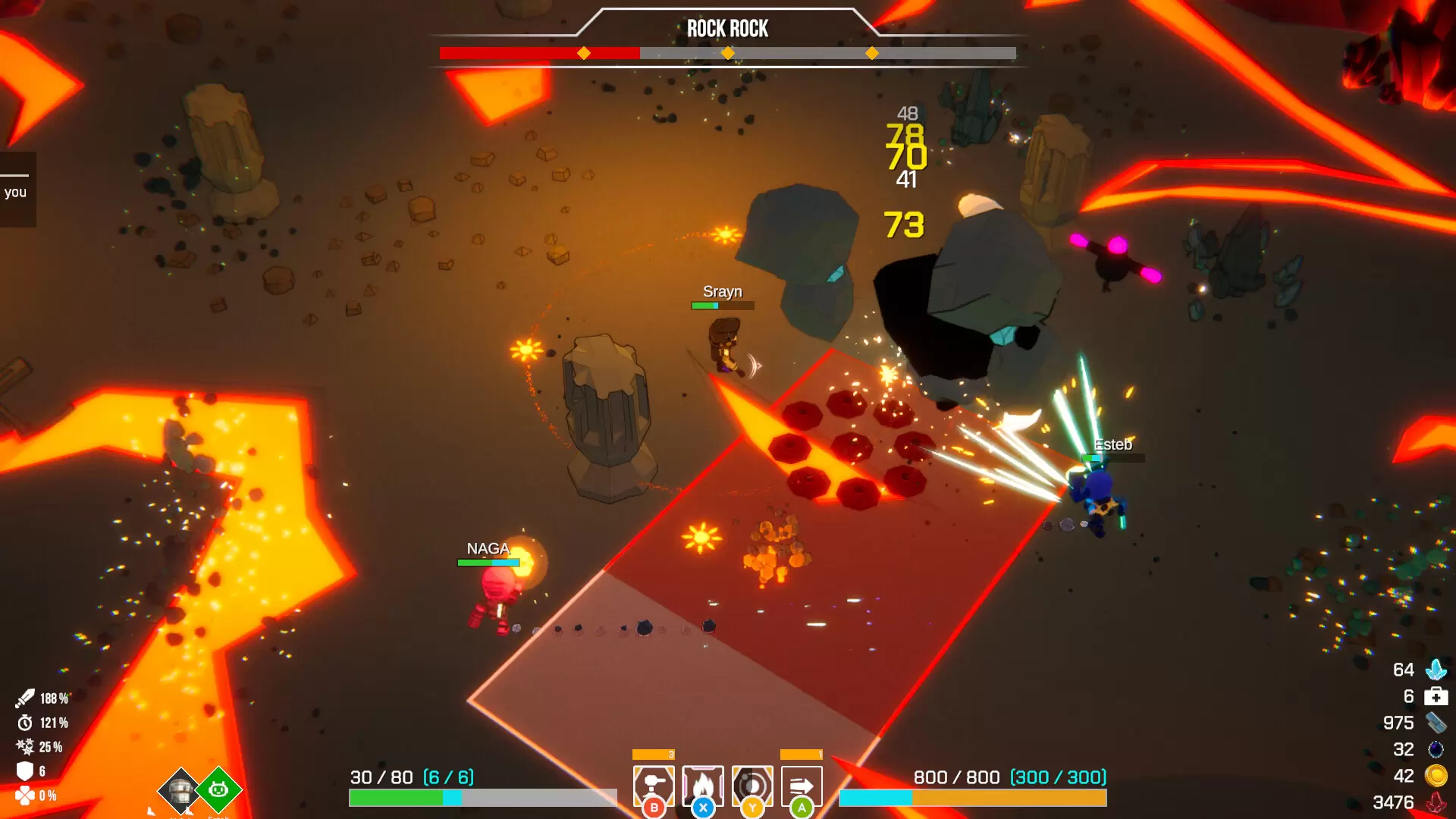
Task: Click the sword damage stat icon
Action: tap(25, 698)
